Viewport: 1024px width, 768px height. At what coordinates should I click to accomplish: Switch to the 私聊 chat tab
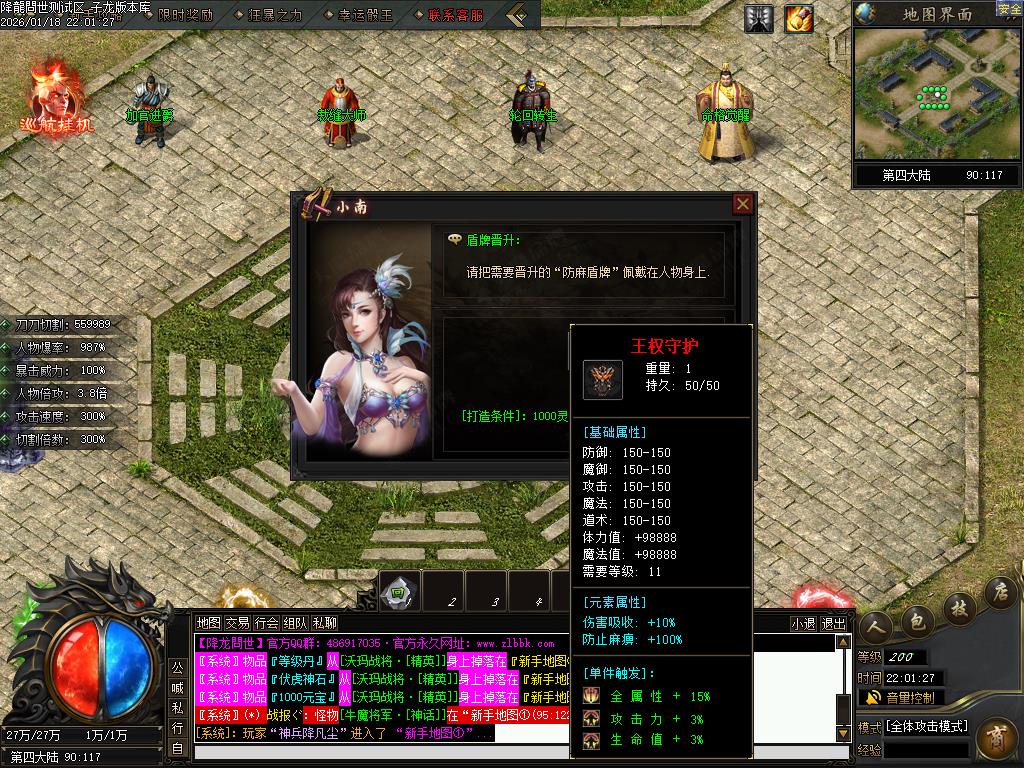click(x=325, y=623)
